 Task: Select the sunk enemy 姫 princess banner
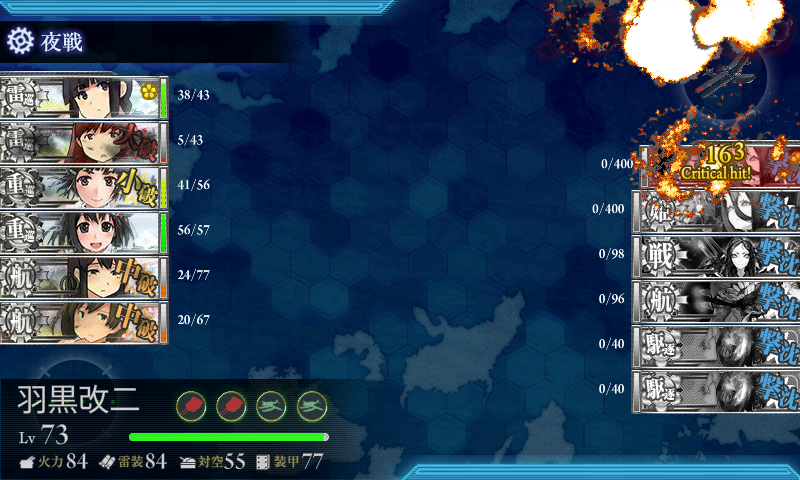[716, 210]
